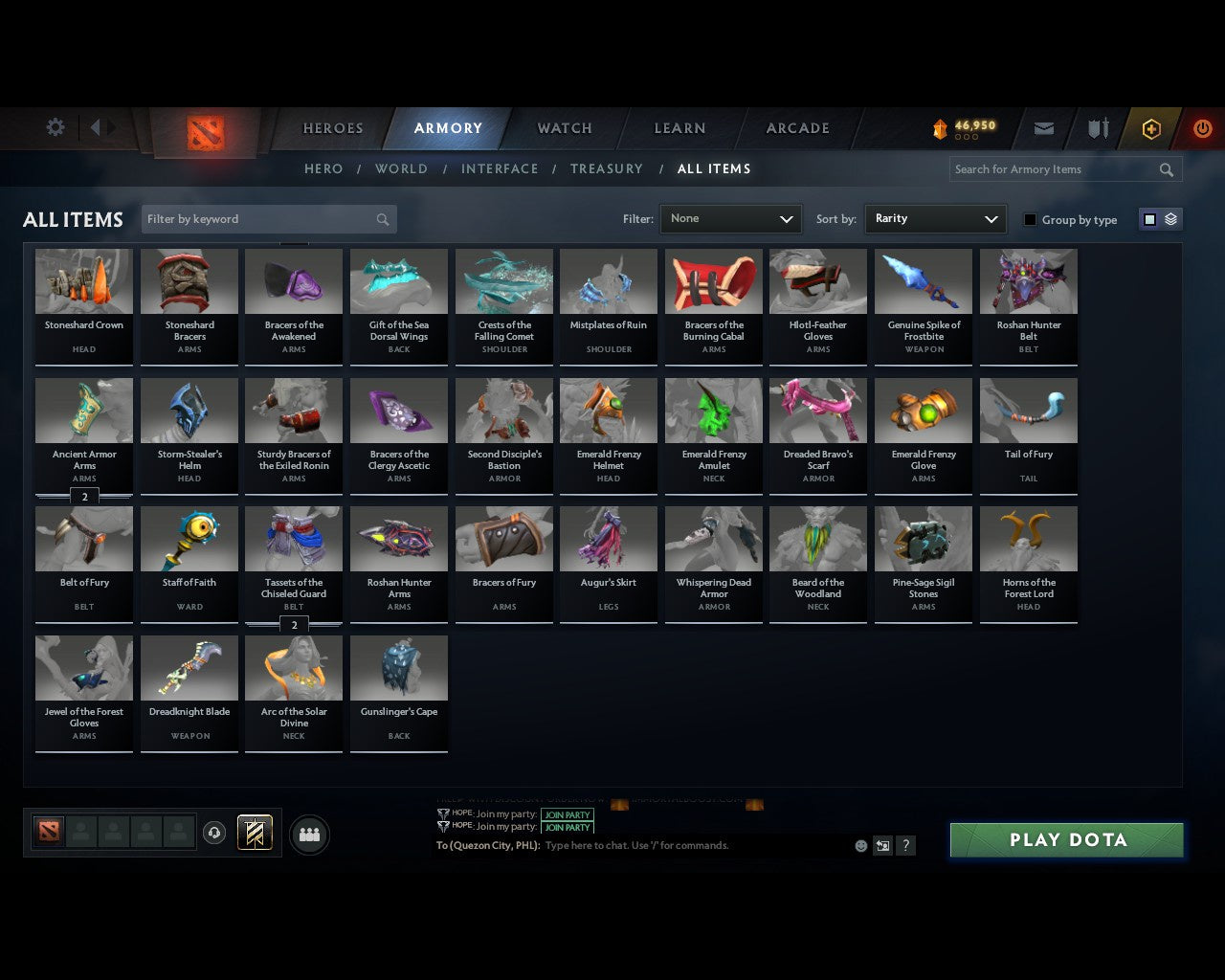Switch to the Treasury tab
This screenshot has width=1225, height=980.
click(607, 168)
